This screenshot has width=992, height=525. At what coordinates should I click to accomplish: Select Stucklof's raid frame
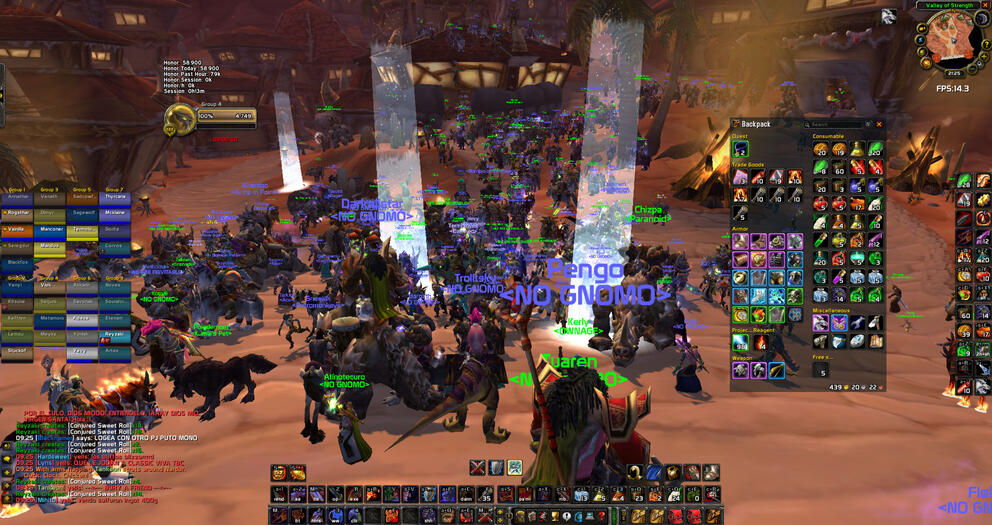[17, 351]
